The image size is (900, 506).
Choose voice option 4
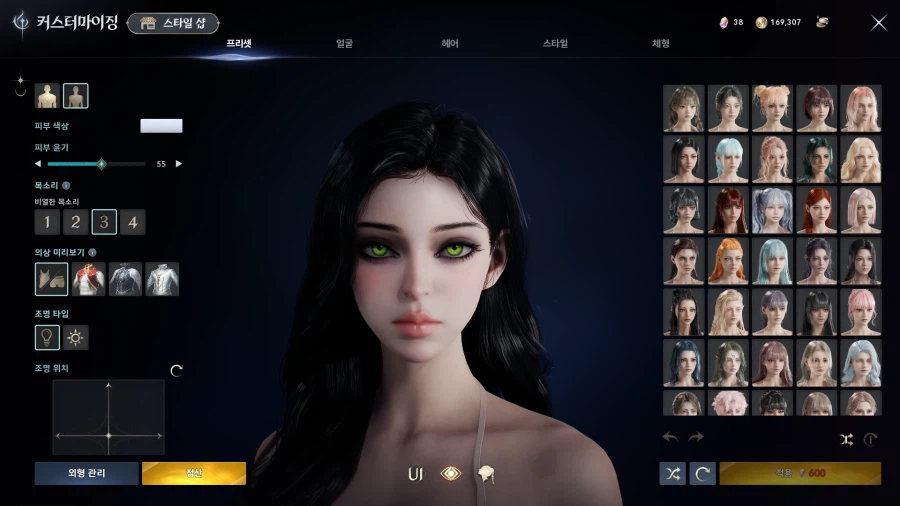133,222
